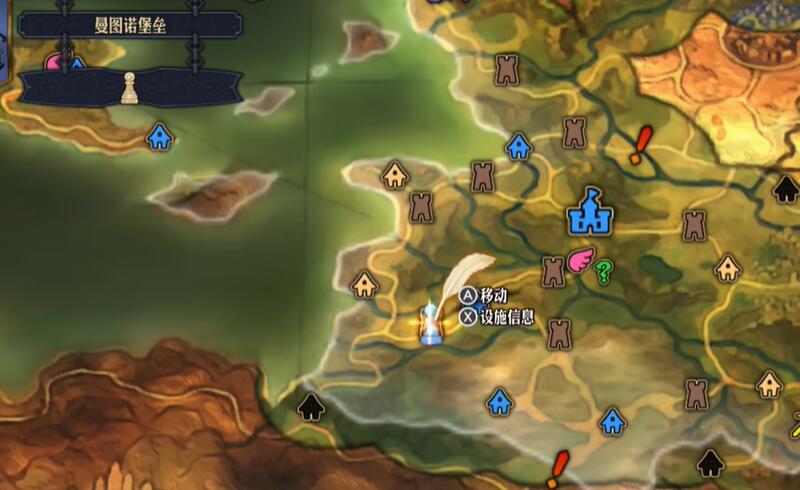This screenshot has height=490, width=800.
Task: Select the glowing blue fort under the quill cursor
Action: tap(431, 326)
